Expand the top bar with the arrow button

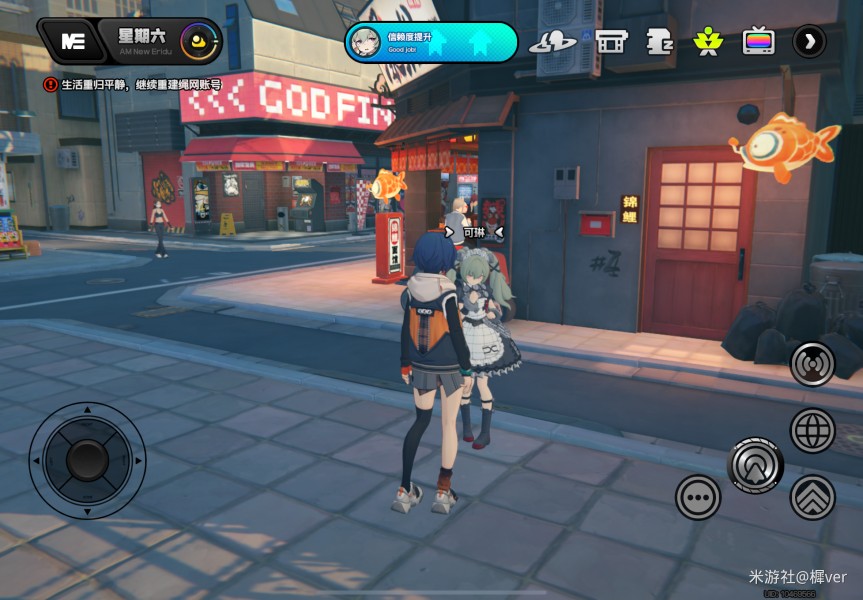pyautogui.click(x=809, y=42)
